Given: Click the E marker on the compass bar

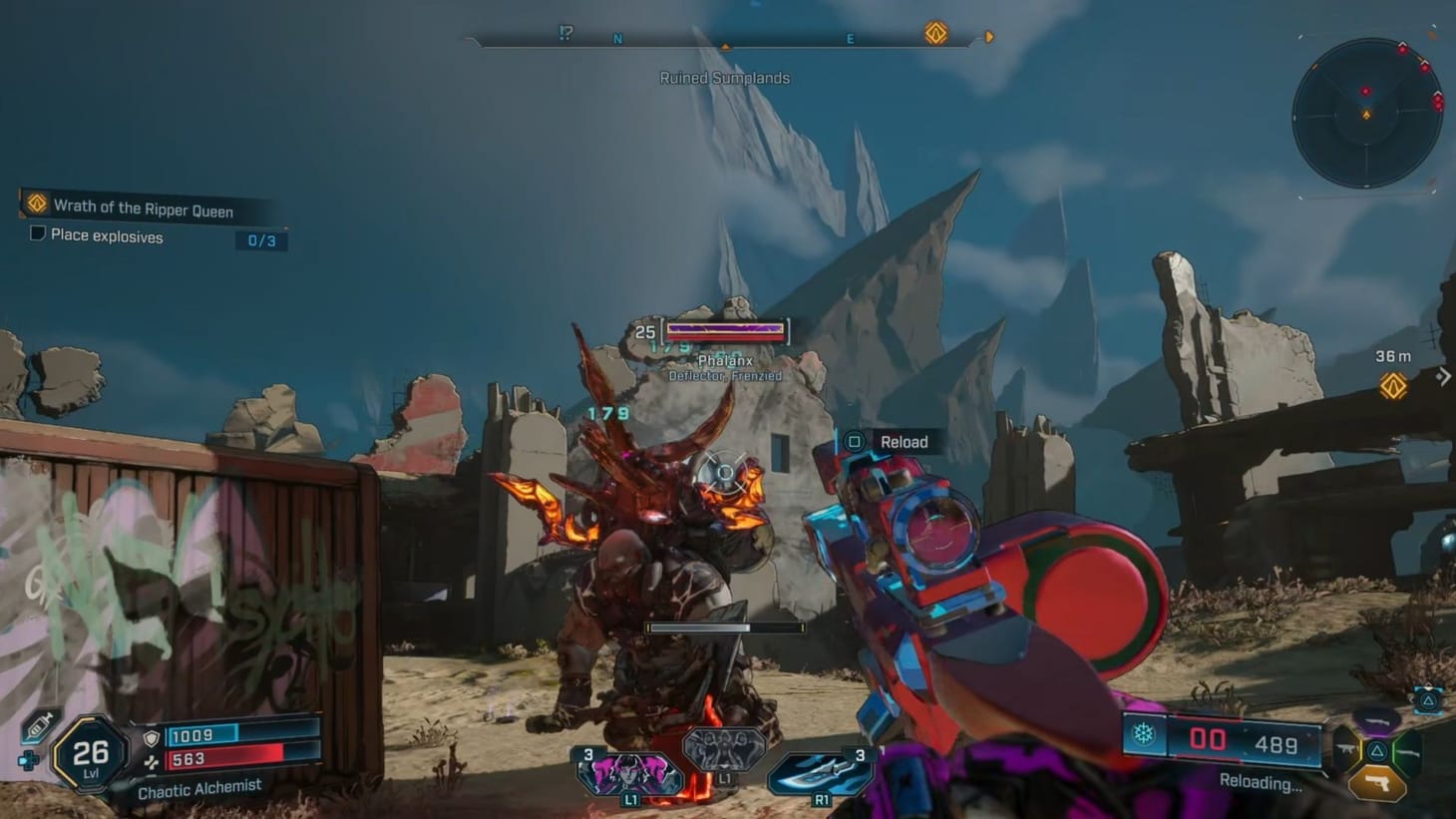Looking at the screenshot, I should 849,37.
